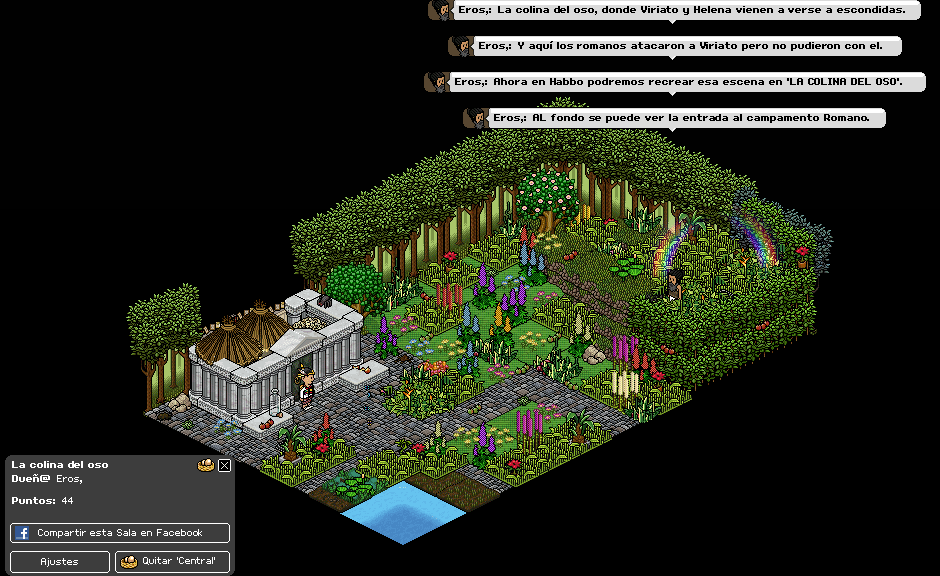Click the Quitar 'Central' button

tap(172, 561)
